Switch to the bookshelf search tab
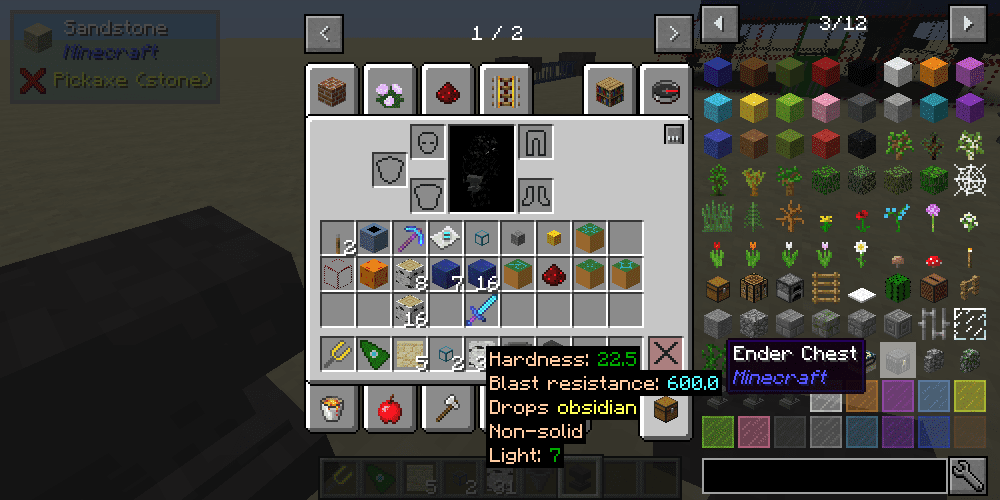 click(610, 92)
